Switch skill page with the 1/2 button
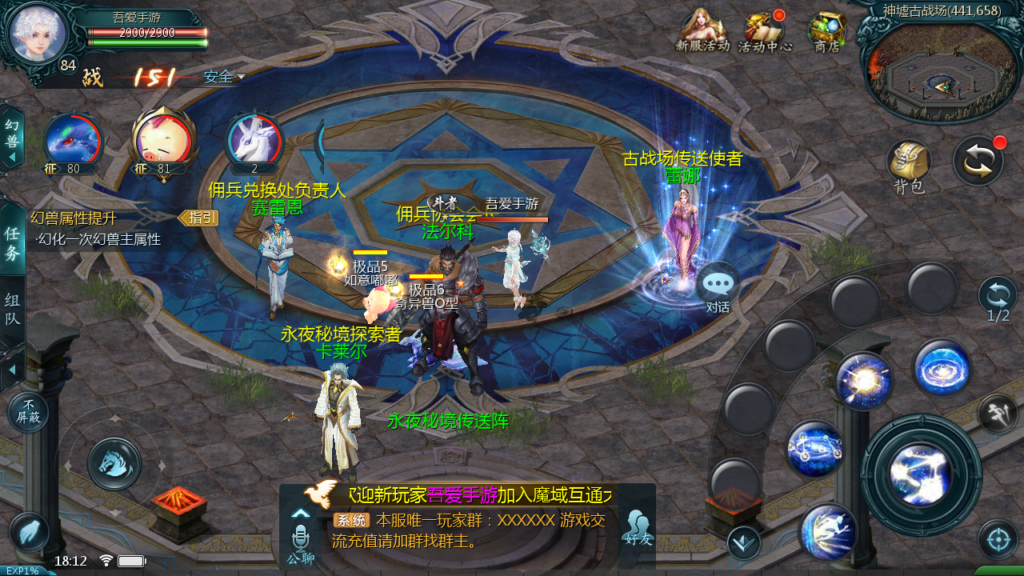This screenshot has width=1024, height=576. click(x=998, y=299)
